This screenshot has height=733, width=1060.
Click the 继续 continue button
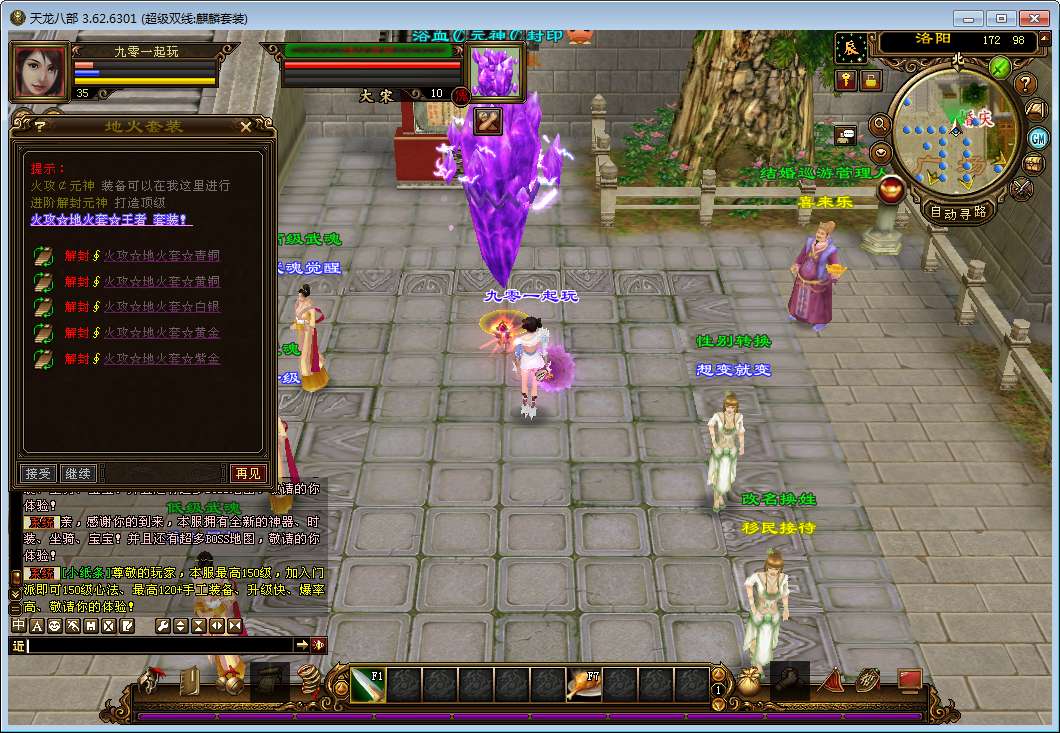coord(78,473)
